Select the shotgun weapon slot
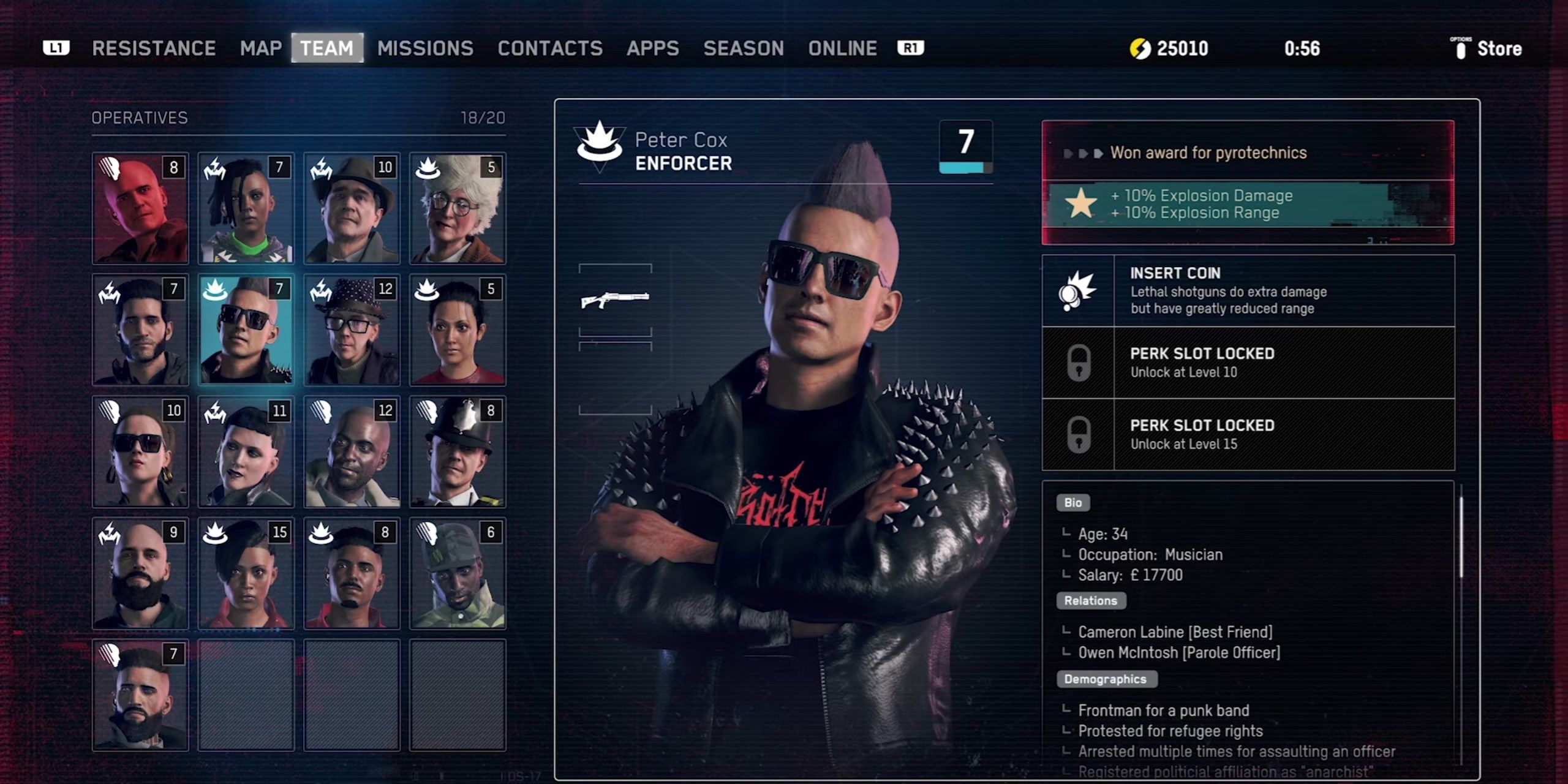The height and width of the screenshot is (784, 1568). (x=615, y=300)
